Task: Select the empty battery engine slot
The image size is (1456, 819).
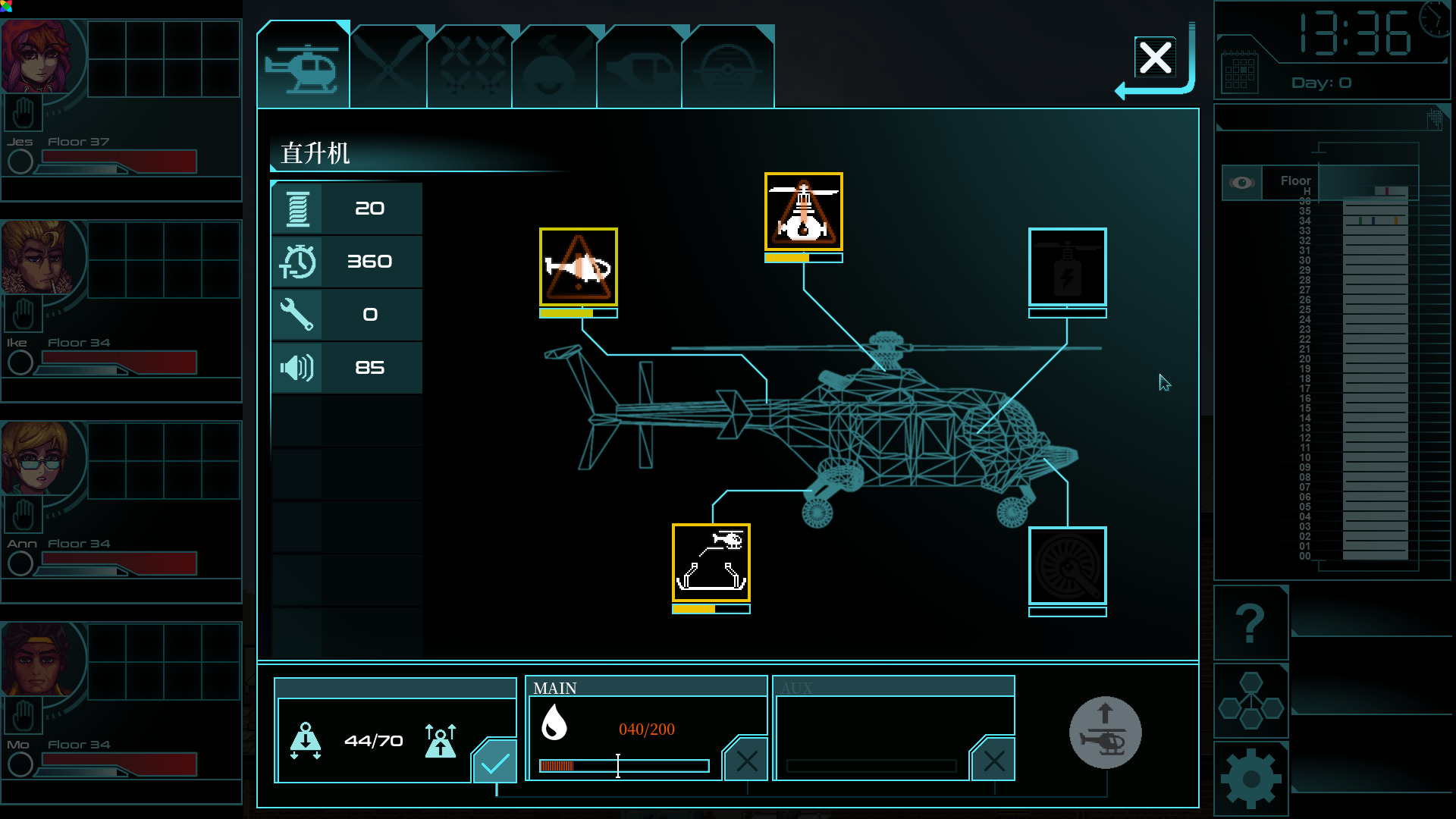Action: tap(1067, 268)
